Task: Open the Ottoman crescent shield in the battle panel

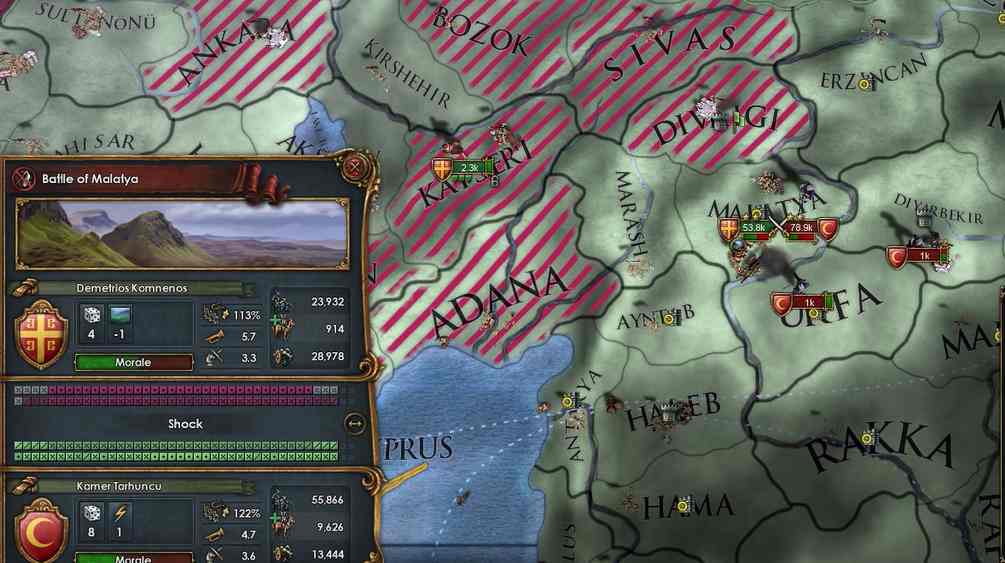Action: (41, 530)
